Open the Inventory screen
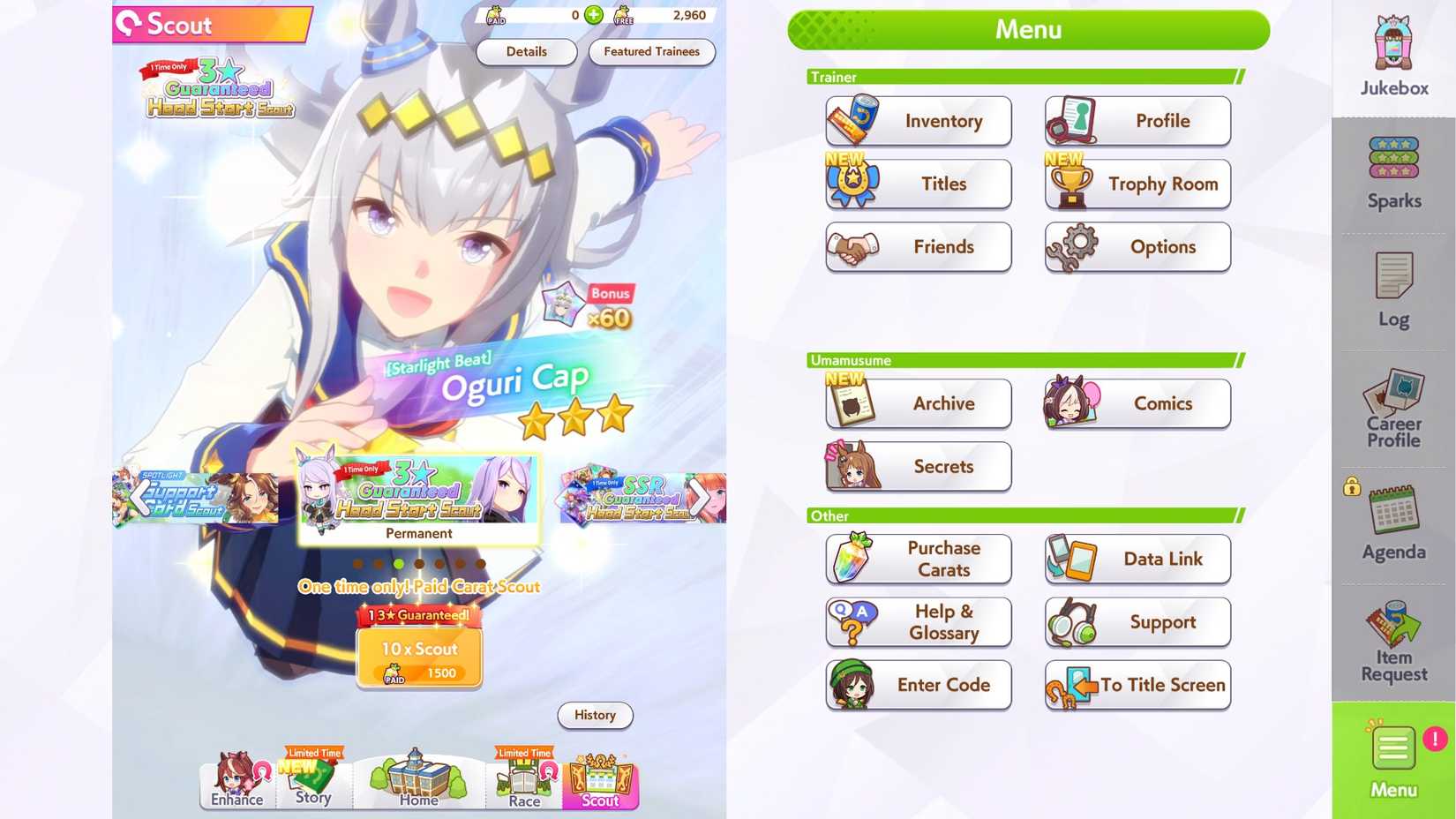This screenshot has height=819, width=1456. pos(918,121)
